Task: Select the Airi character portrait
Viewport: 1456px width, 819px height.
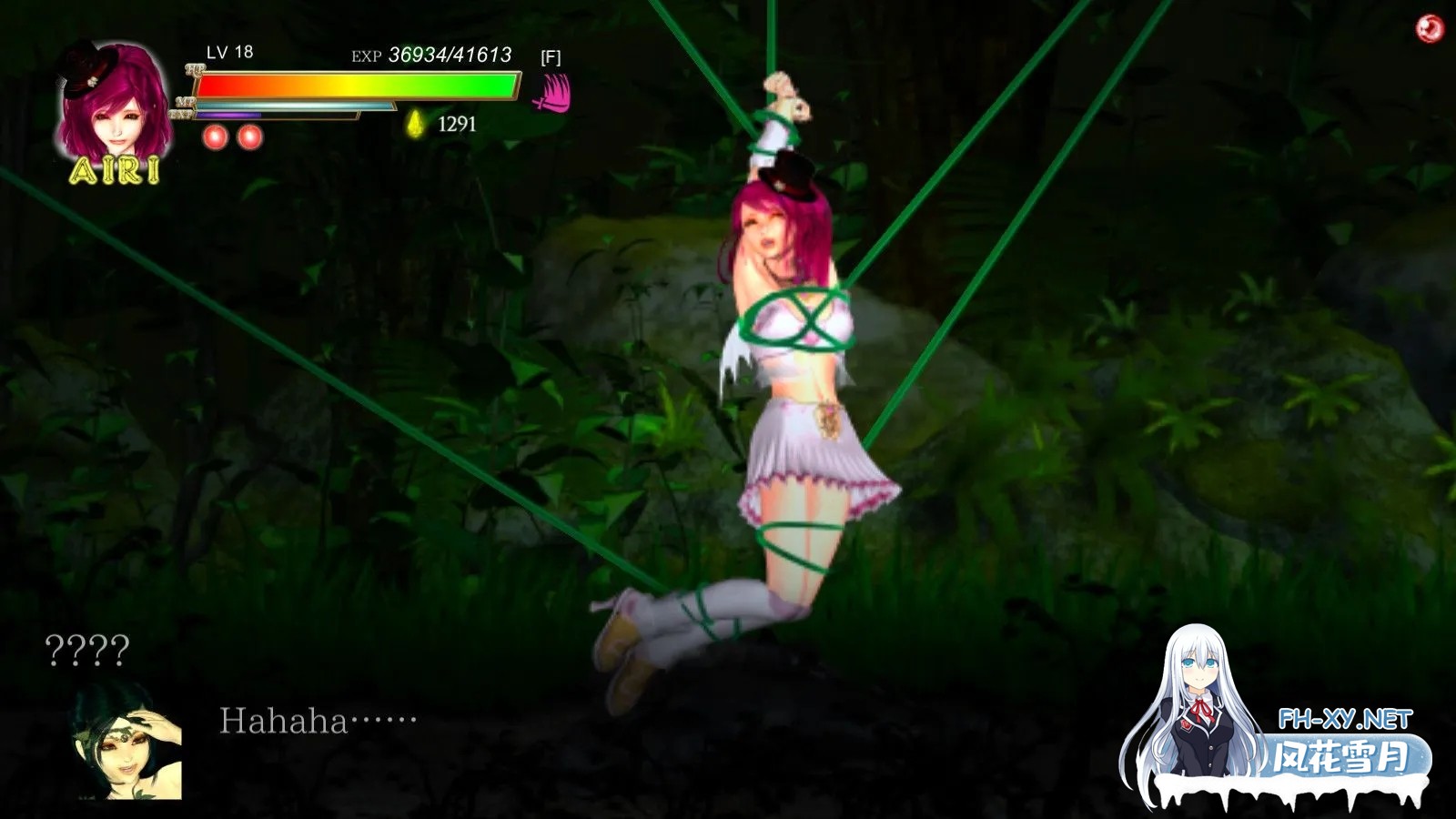Action: tap(116, 103)
